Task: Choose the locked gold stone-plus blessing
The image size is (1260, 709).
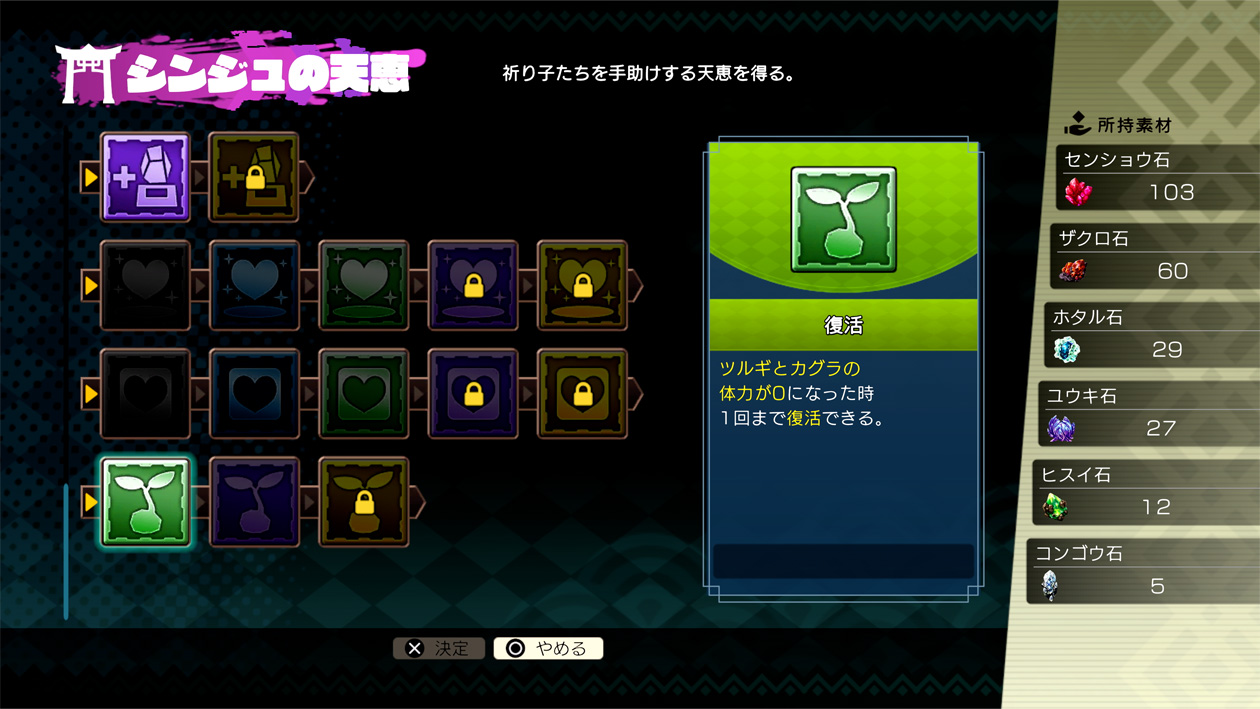Action: coord(254,177)
